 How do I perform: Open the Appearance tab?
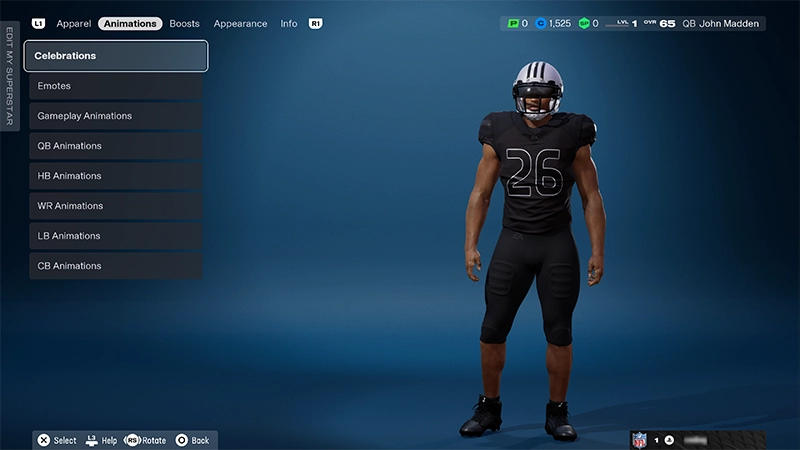pos(240,23)
